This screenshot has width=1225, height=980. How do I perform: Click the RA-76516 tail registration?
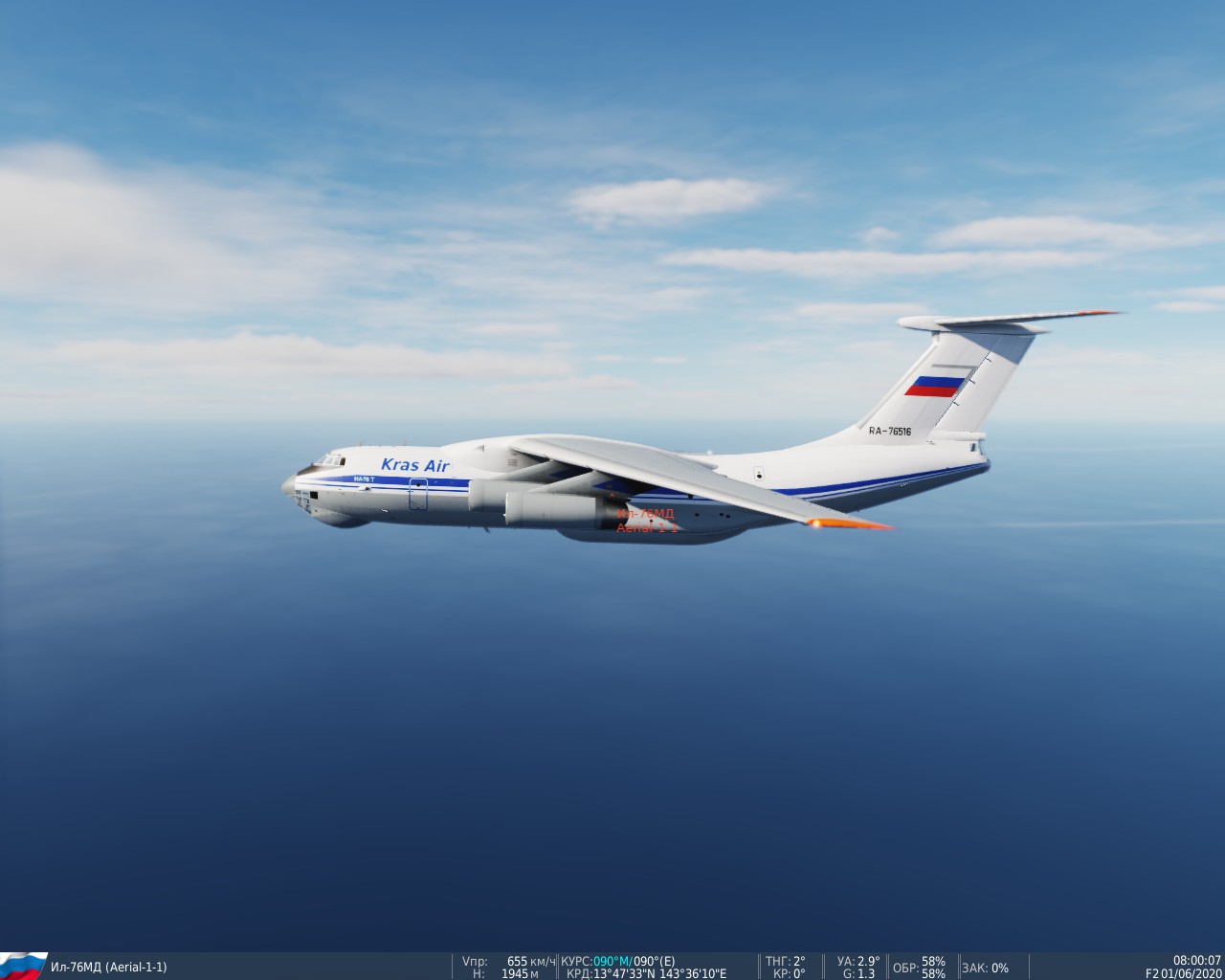pos(889,433)
